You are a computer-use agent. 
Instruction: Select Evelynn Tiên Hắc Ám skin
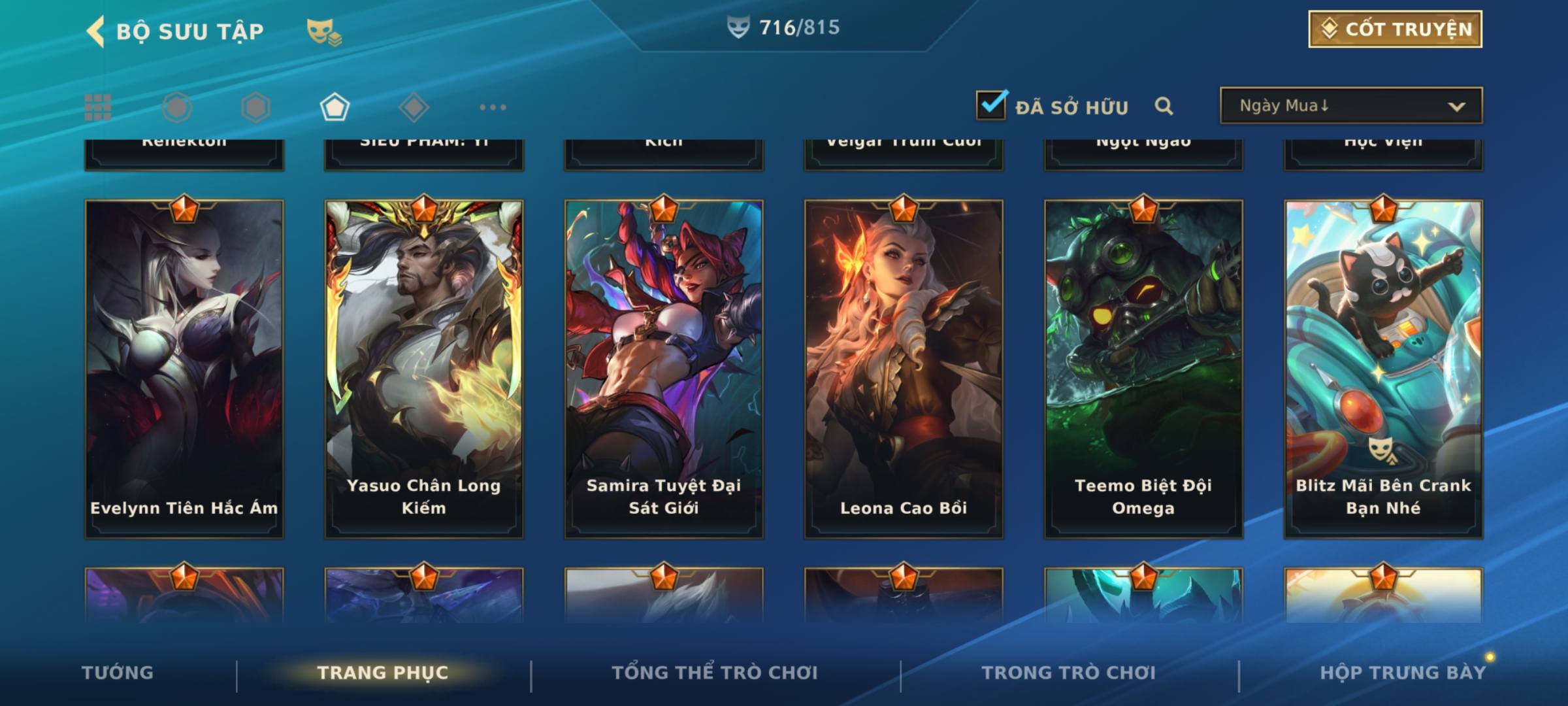click(184, 369)
